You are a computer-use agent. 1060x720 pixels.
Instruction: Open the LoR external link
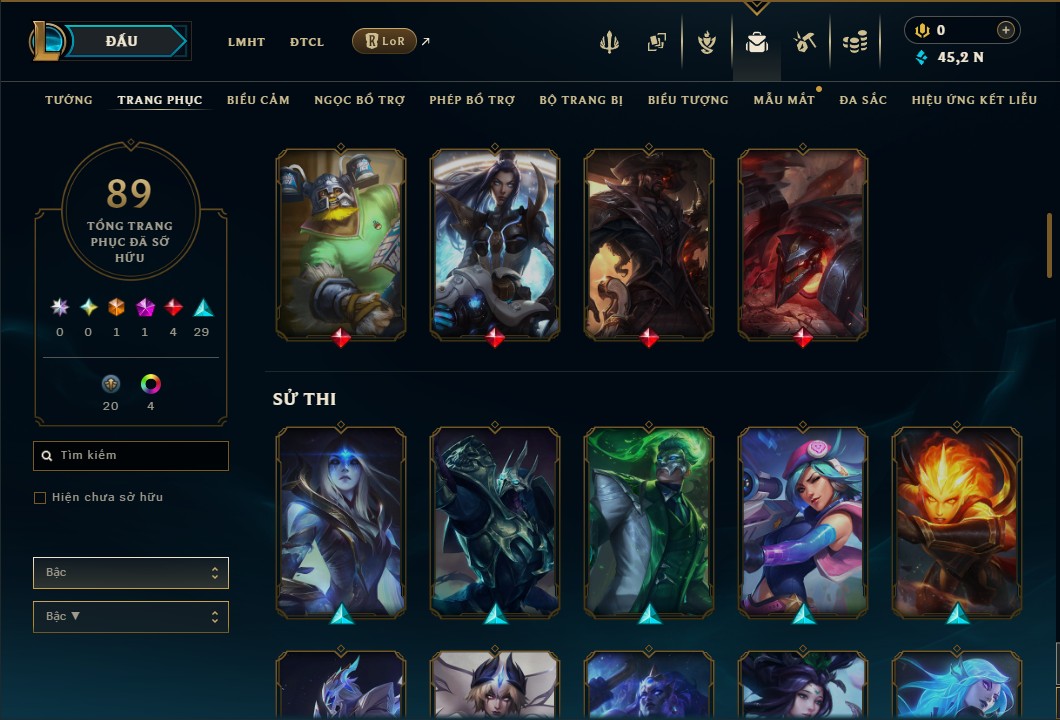click(385, 41)
